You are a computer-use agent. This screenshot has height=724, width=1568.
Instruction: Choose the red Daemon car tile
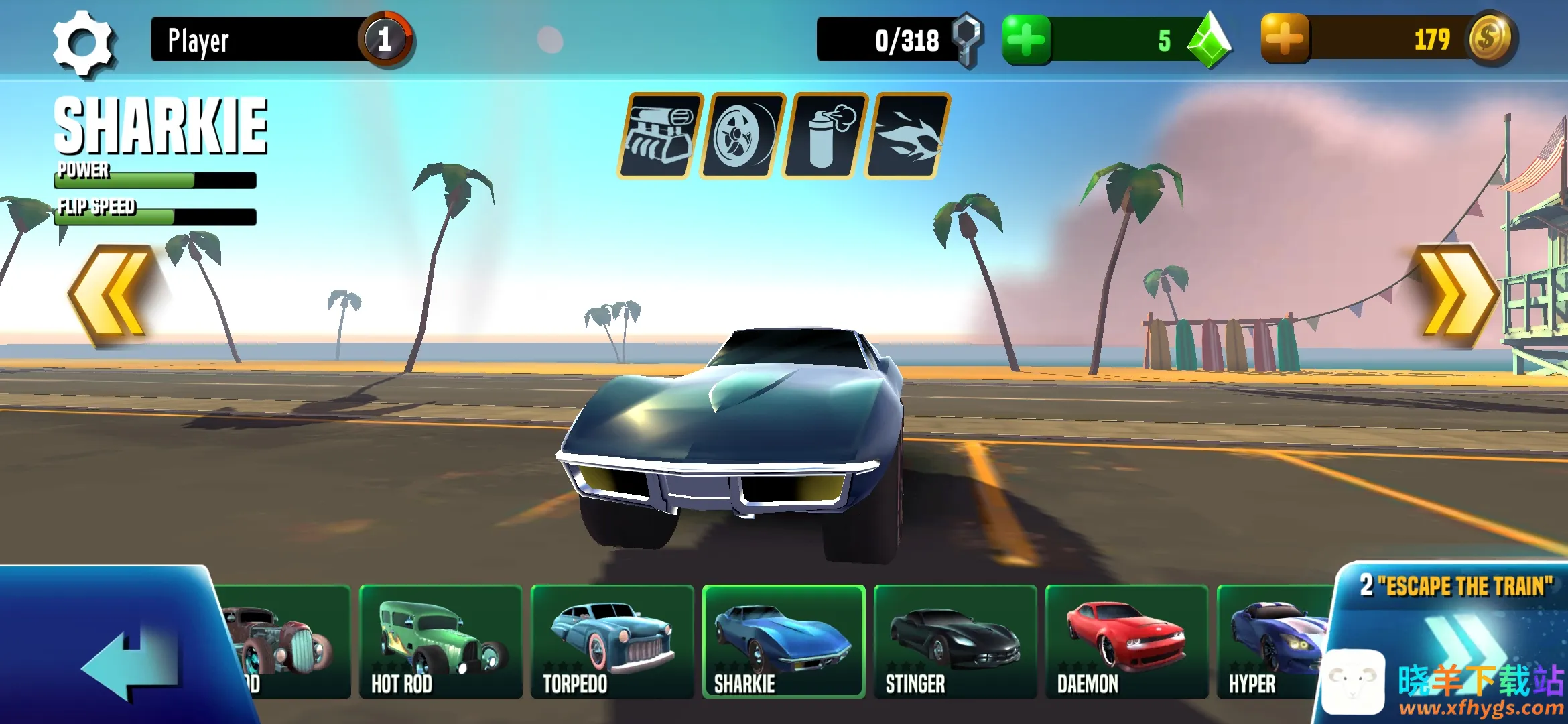[x=1126, y=642]
